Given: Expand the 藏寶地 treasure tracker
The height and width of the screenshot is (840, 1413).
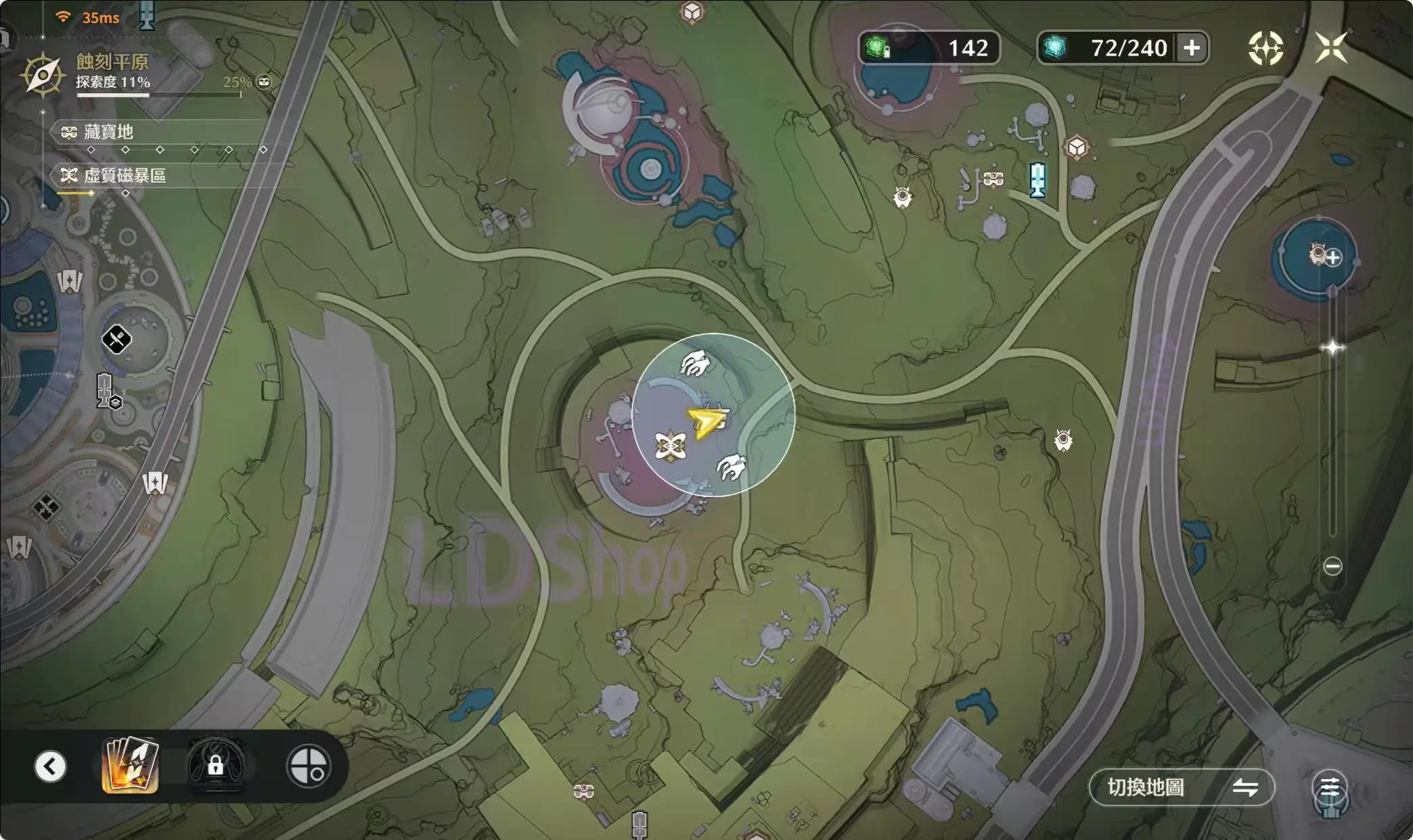Looking at the screenshot, I should click(108, 132).
